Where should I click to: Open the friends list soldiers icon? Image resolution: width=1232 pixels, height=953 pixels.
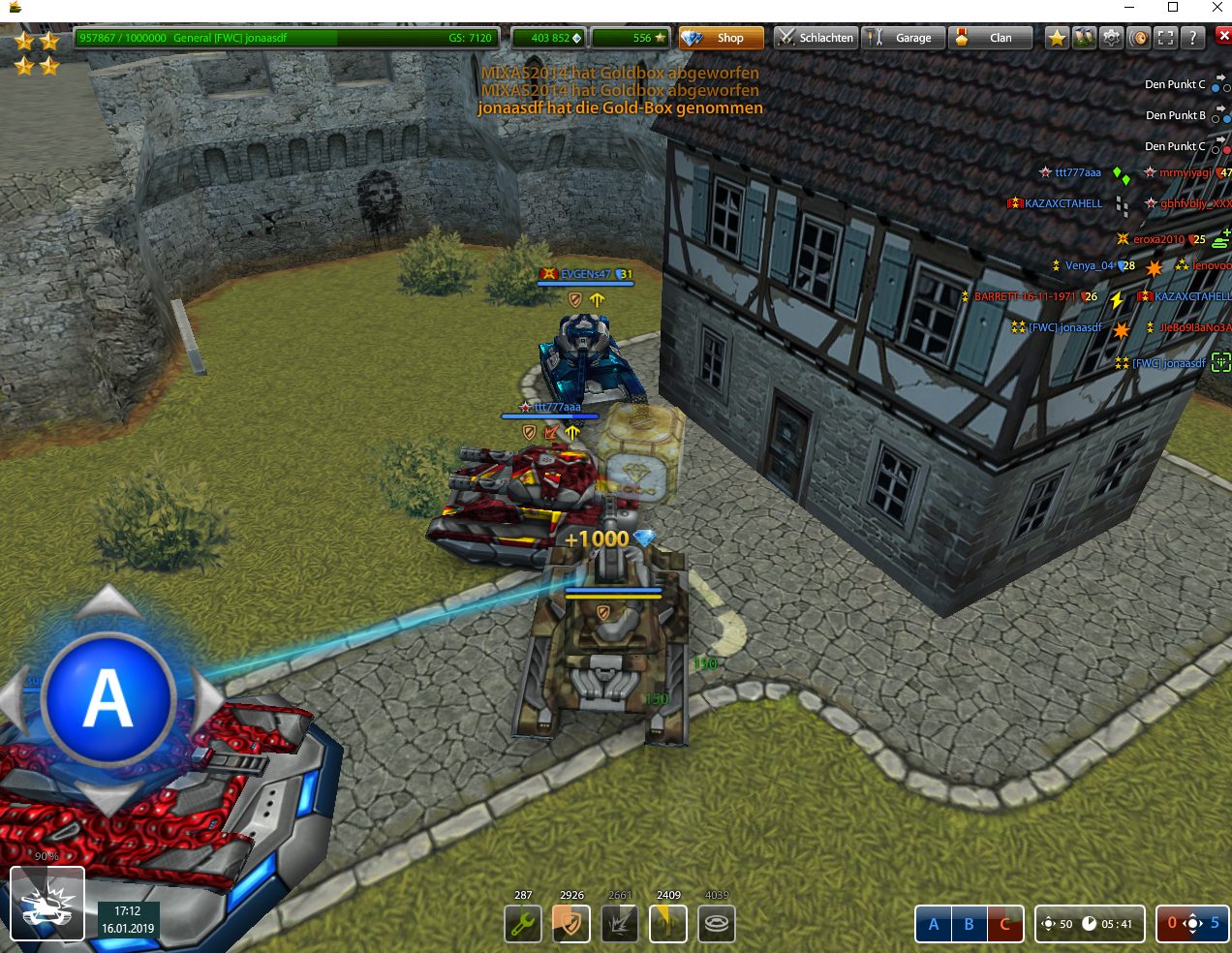(x=1085, y=38)
